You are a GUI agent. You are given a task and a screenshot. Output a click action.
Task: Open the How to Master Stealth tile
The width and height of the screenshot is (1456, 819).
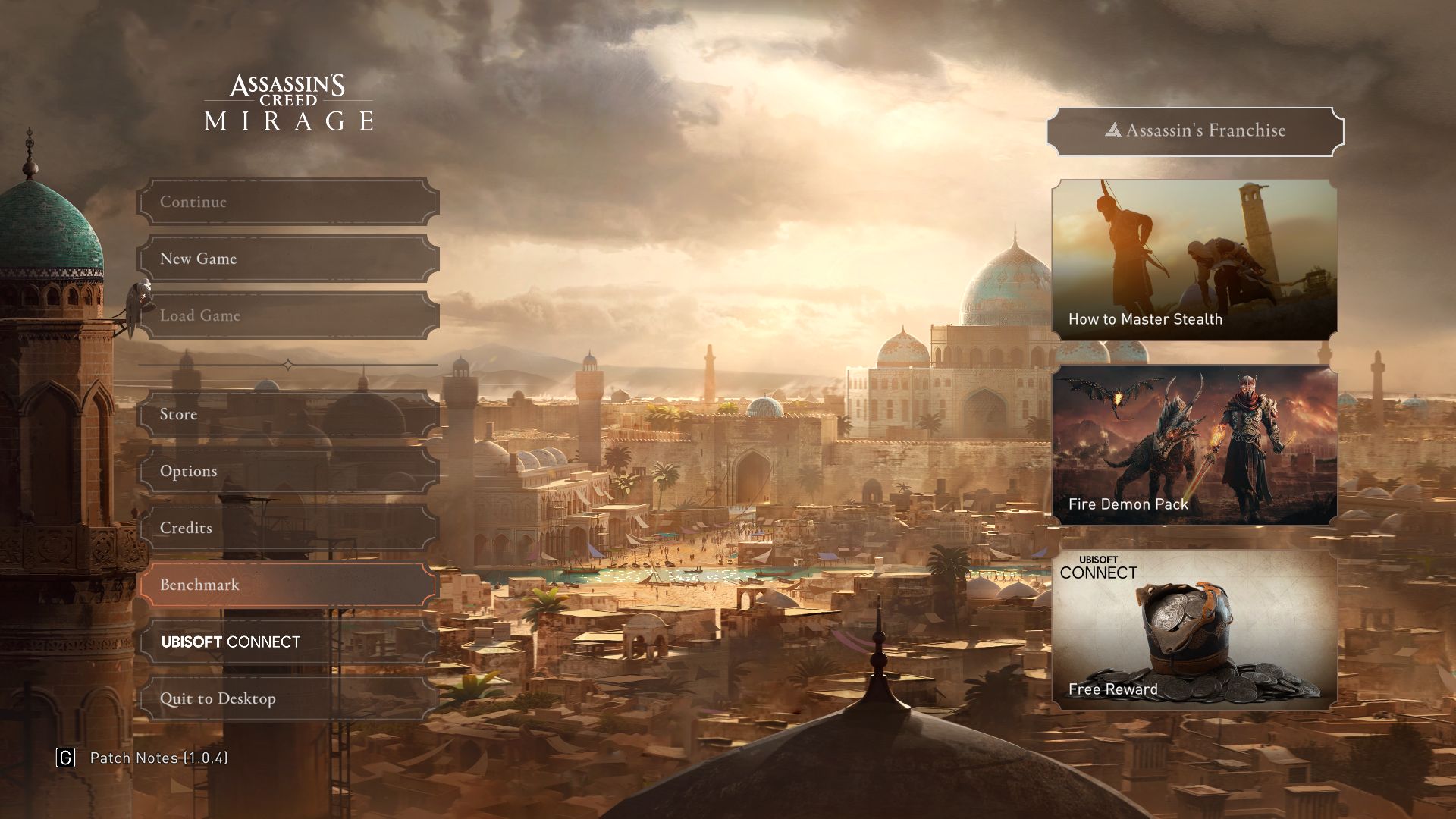(x=1194, y=259)
